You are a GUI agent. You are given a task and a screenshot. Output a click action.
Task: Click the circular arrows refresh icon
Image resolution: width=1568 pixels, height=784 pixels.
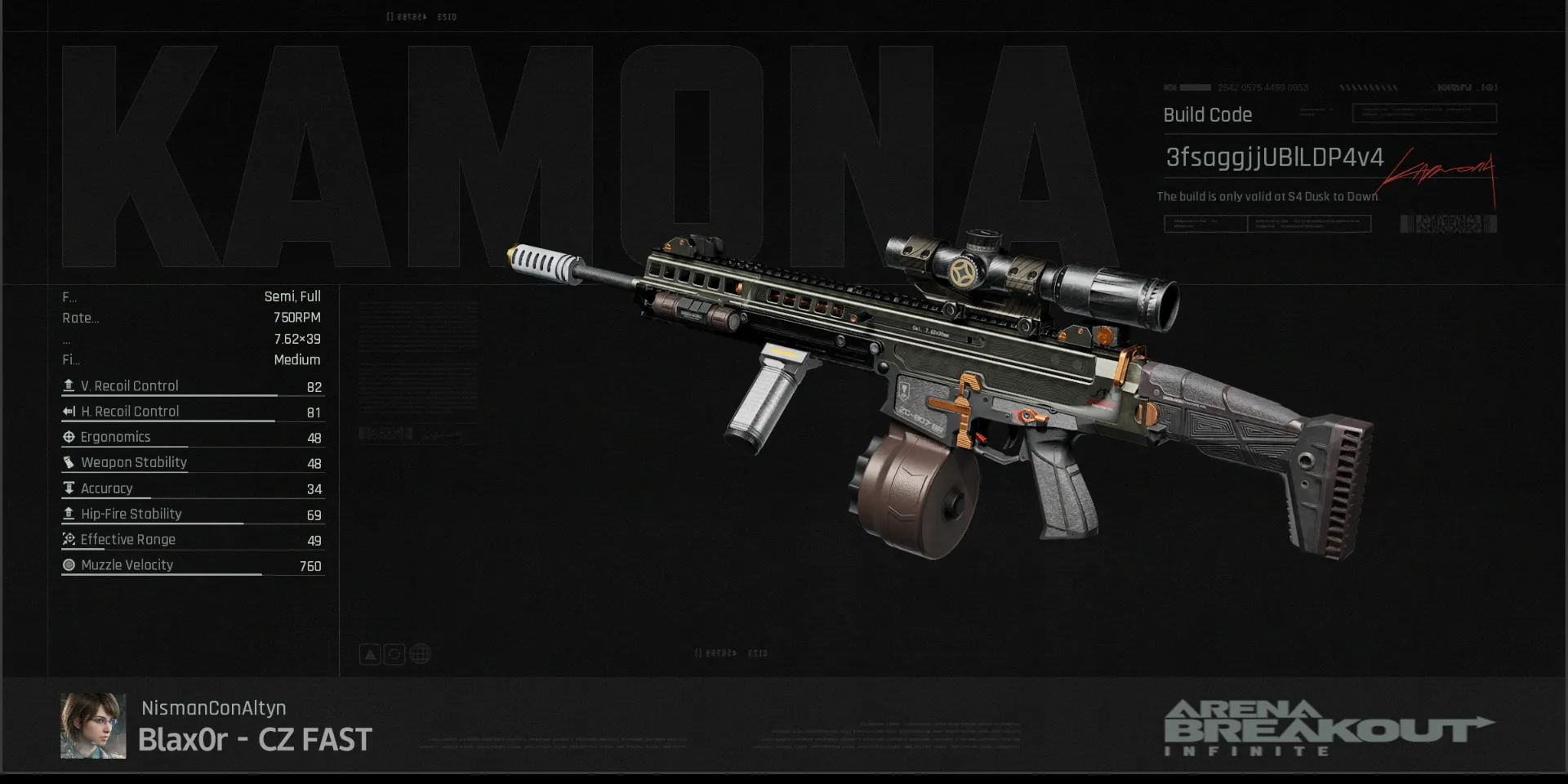(x=394, y=654)
